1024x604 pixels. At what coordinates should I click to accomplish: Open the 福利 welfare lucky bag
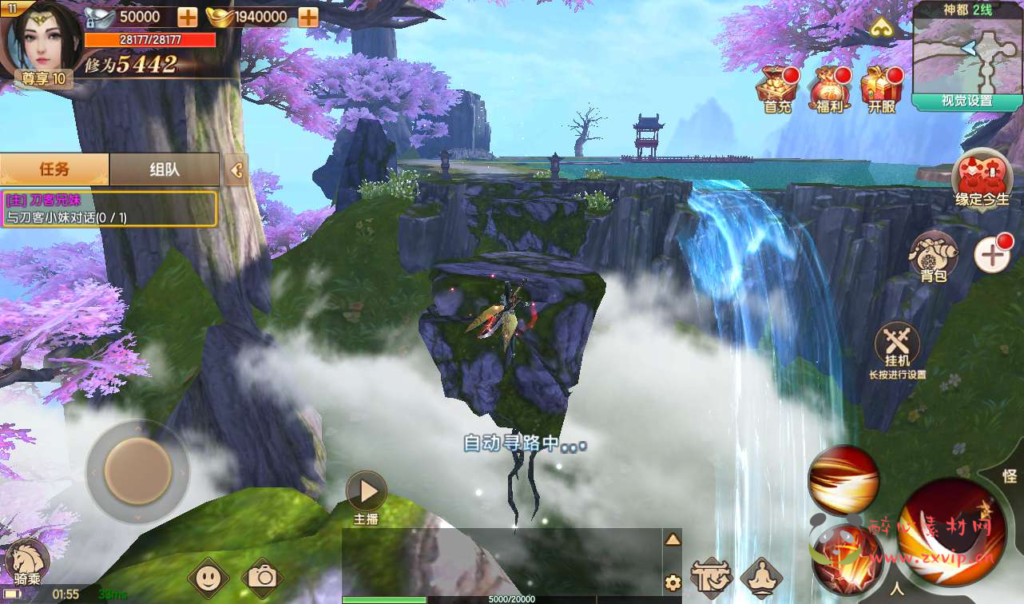(x=829, y=88)
